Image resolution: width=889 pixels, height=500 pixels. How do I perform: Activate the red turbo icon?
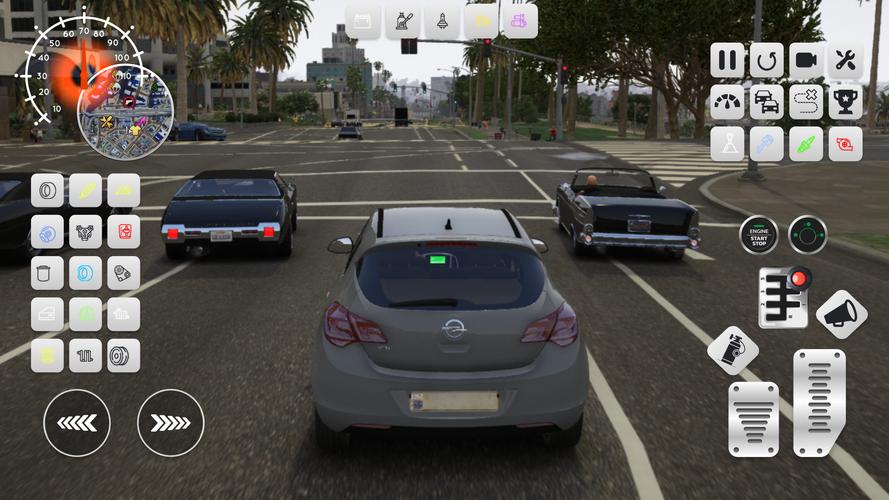[845, 144]
